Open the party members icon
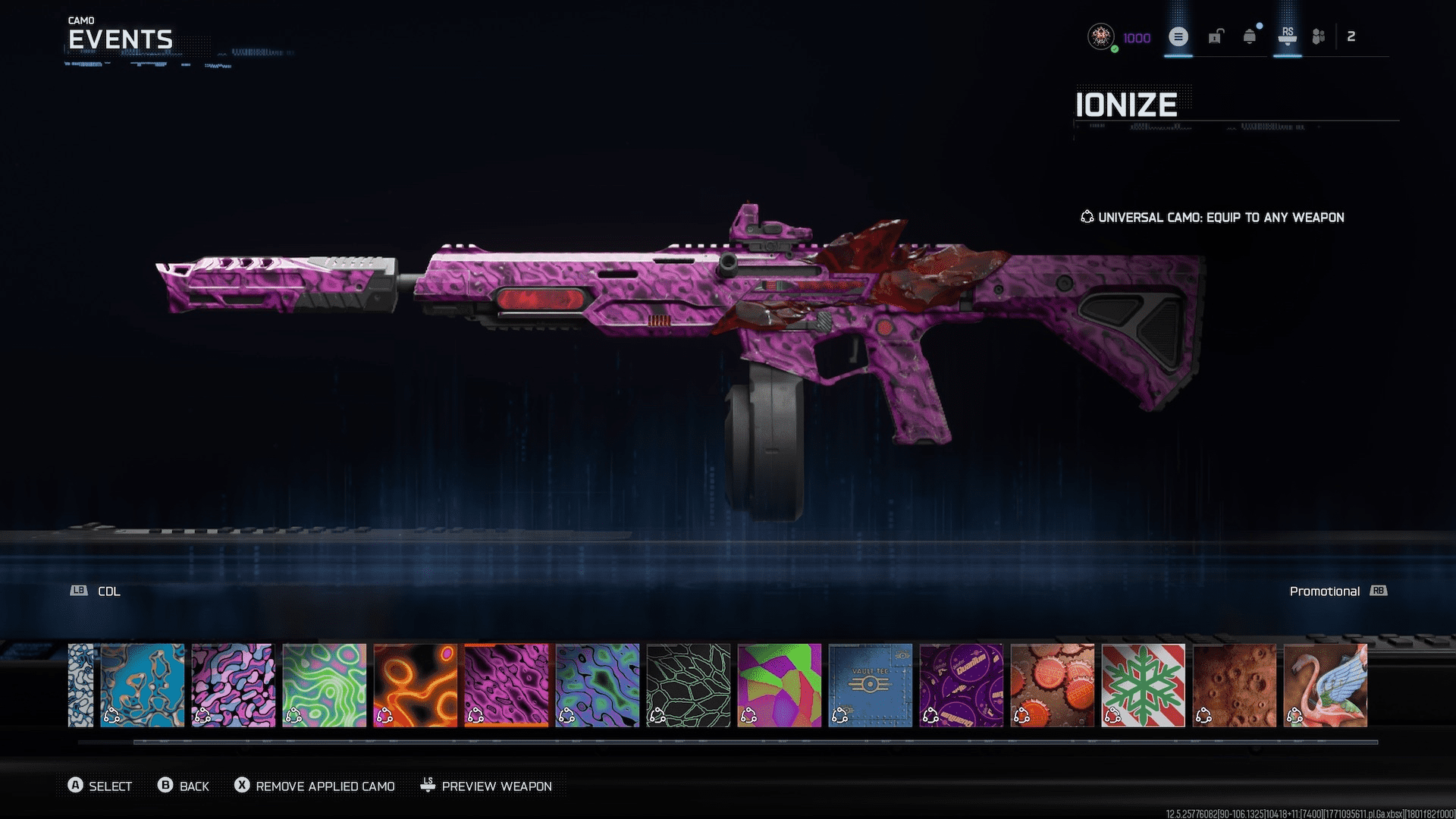 click(x=1319, y=36)
